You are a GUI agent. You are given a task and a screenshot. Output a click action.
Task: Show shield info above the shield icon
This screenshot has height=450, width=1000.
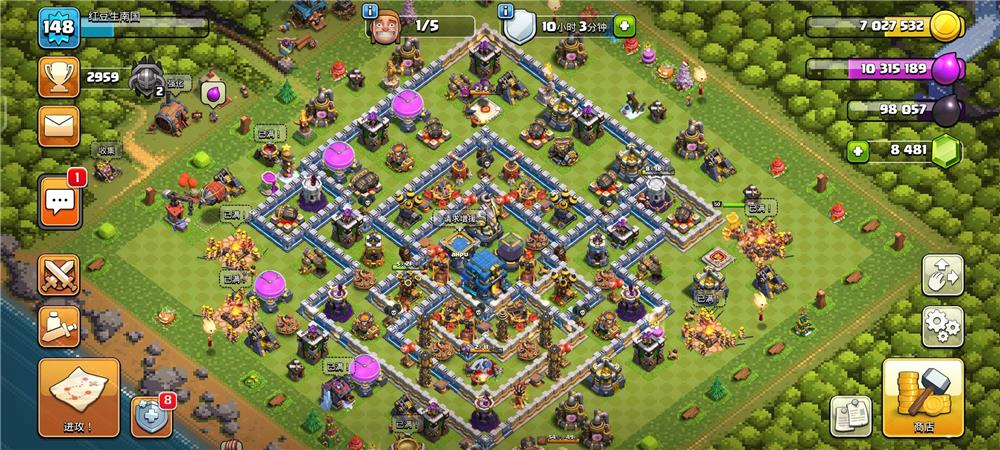click(x=511, y=11)
